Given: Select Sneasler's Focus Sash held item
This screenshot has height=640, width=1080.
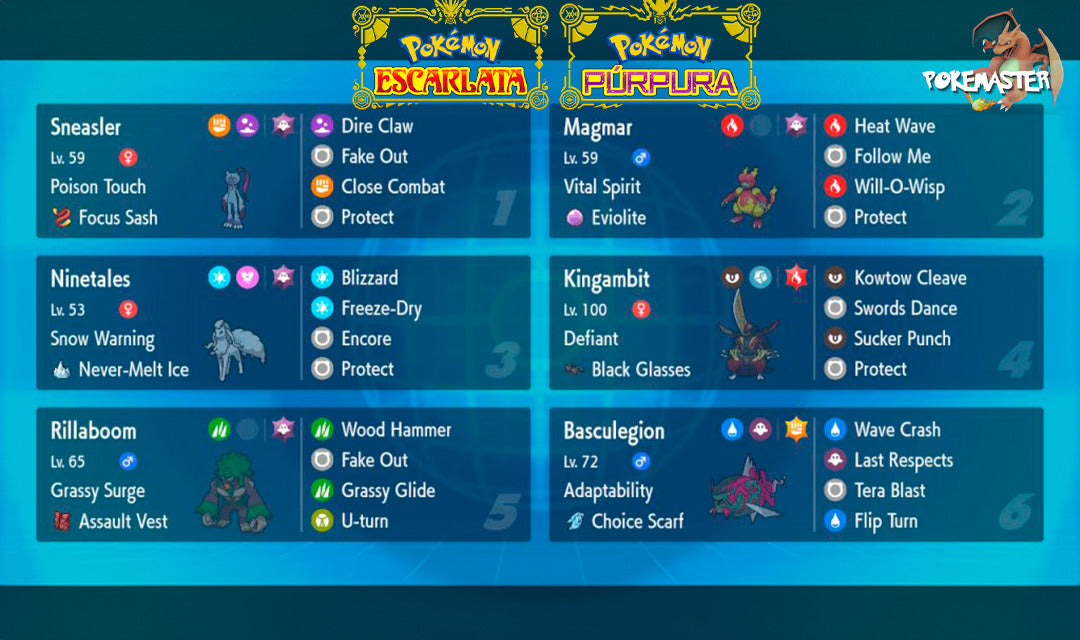Looking at the screenshot, I should tap(117, 217).
